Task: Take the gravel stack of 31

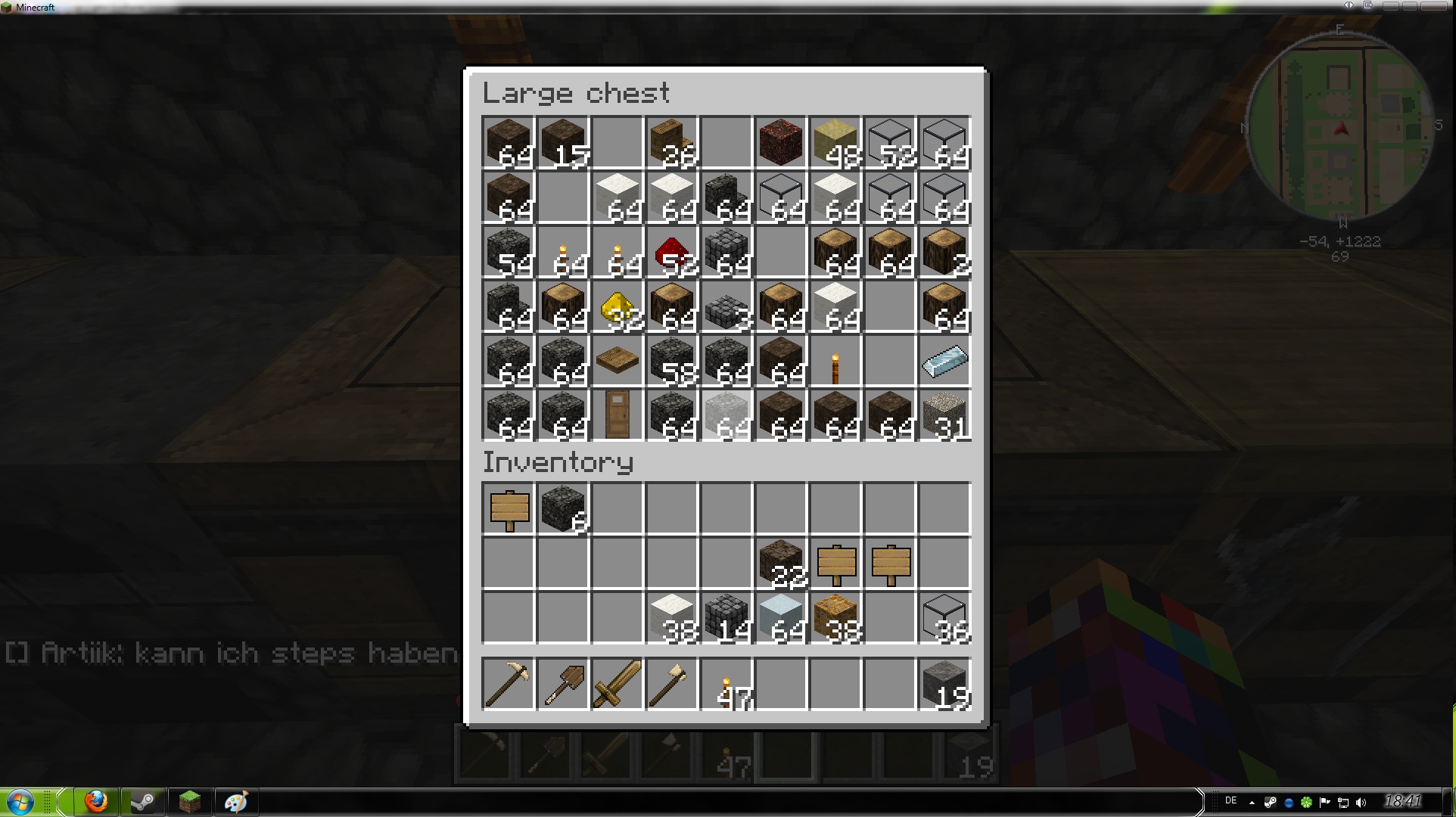Action: (944, 415)
